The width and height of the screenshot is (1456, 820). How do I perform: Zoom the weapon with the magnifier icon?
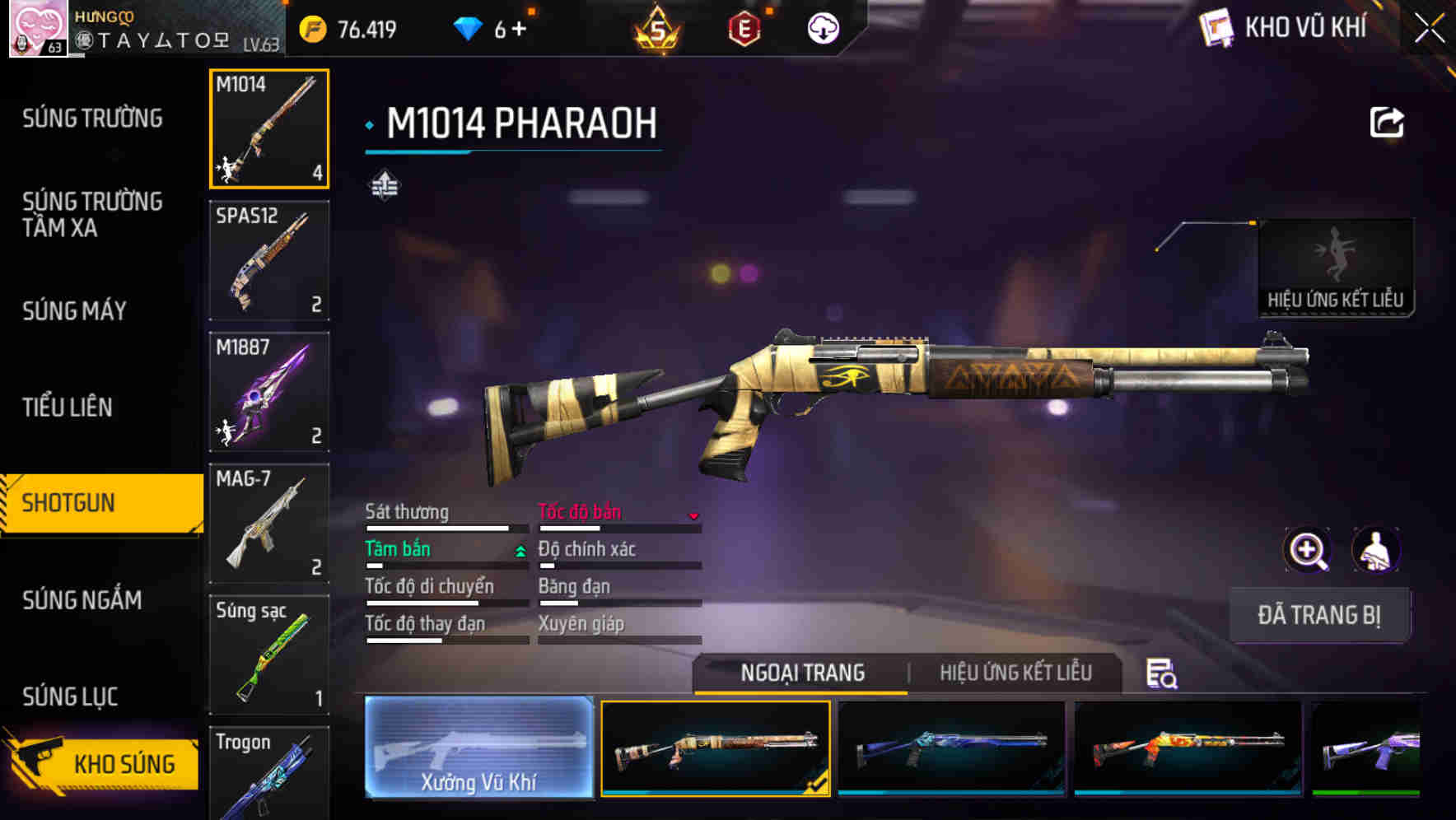tap(1306, 550)
